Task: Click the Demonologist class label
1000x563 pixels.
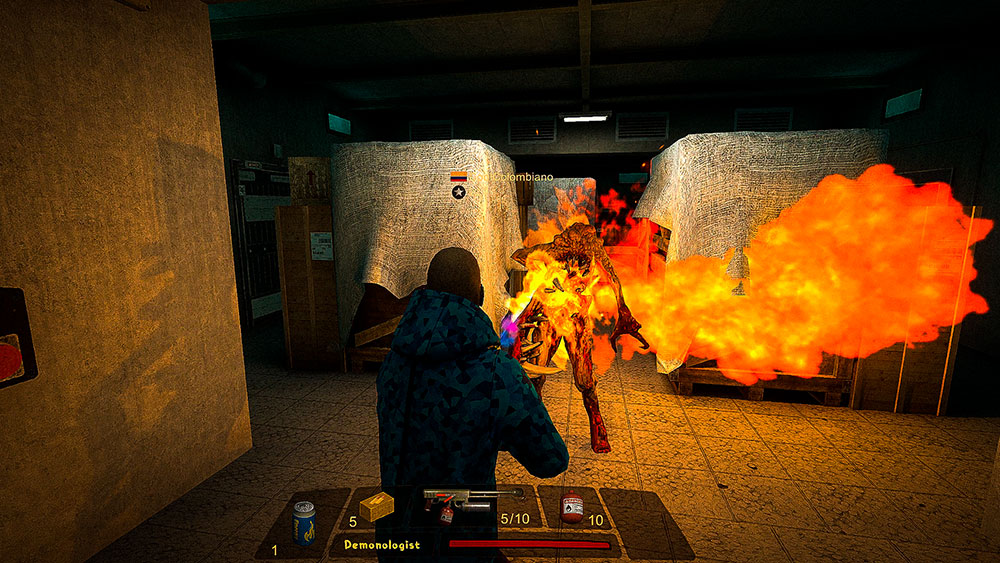Action: click(382, 545)
